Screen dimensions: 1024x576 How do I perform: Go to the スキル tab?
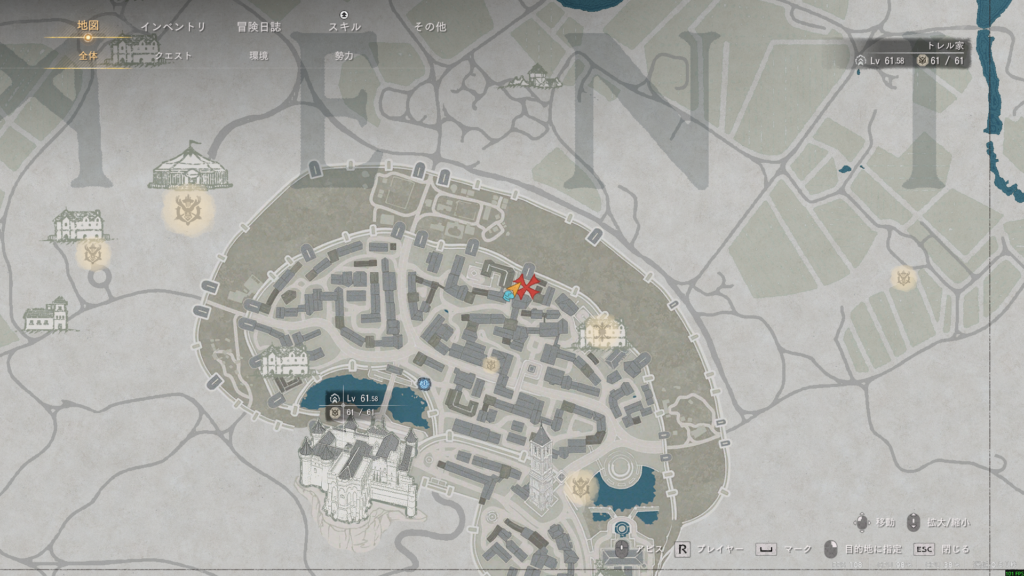[x=344, y=27]
